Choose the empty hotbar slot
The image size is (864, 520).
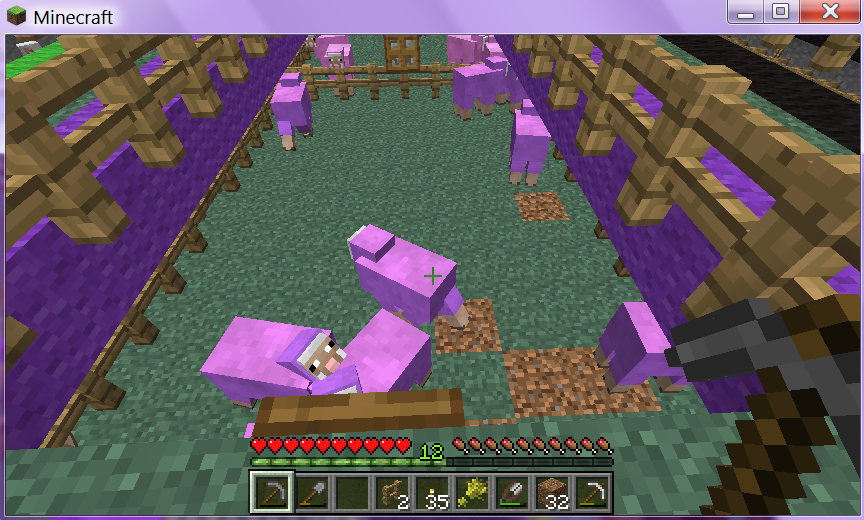tap(351, 492)
